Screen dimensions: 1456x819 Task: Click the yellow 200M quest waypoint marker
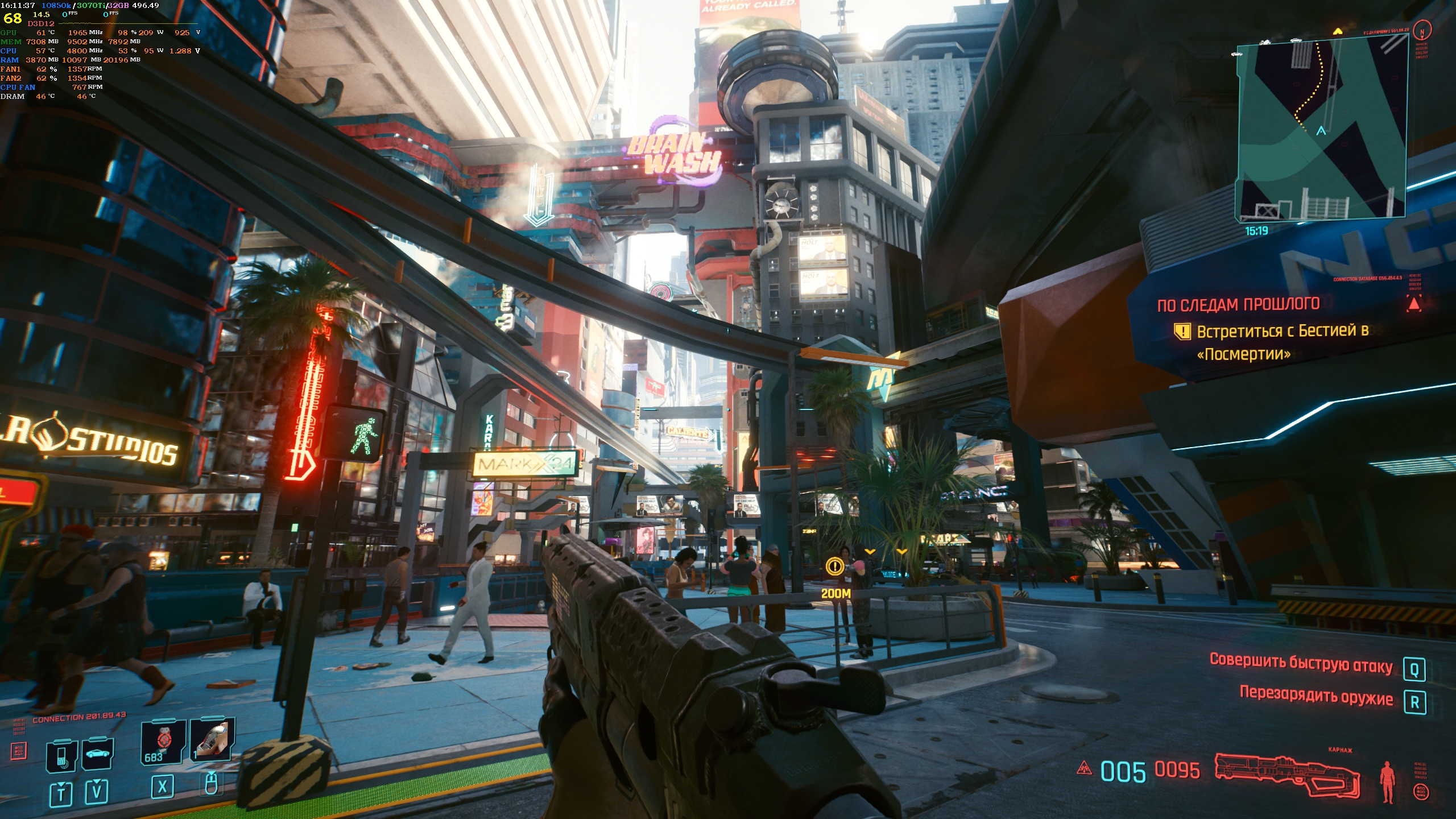click(x=835, y=566)
